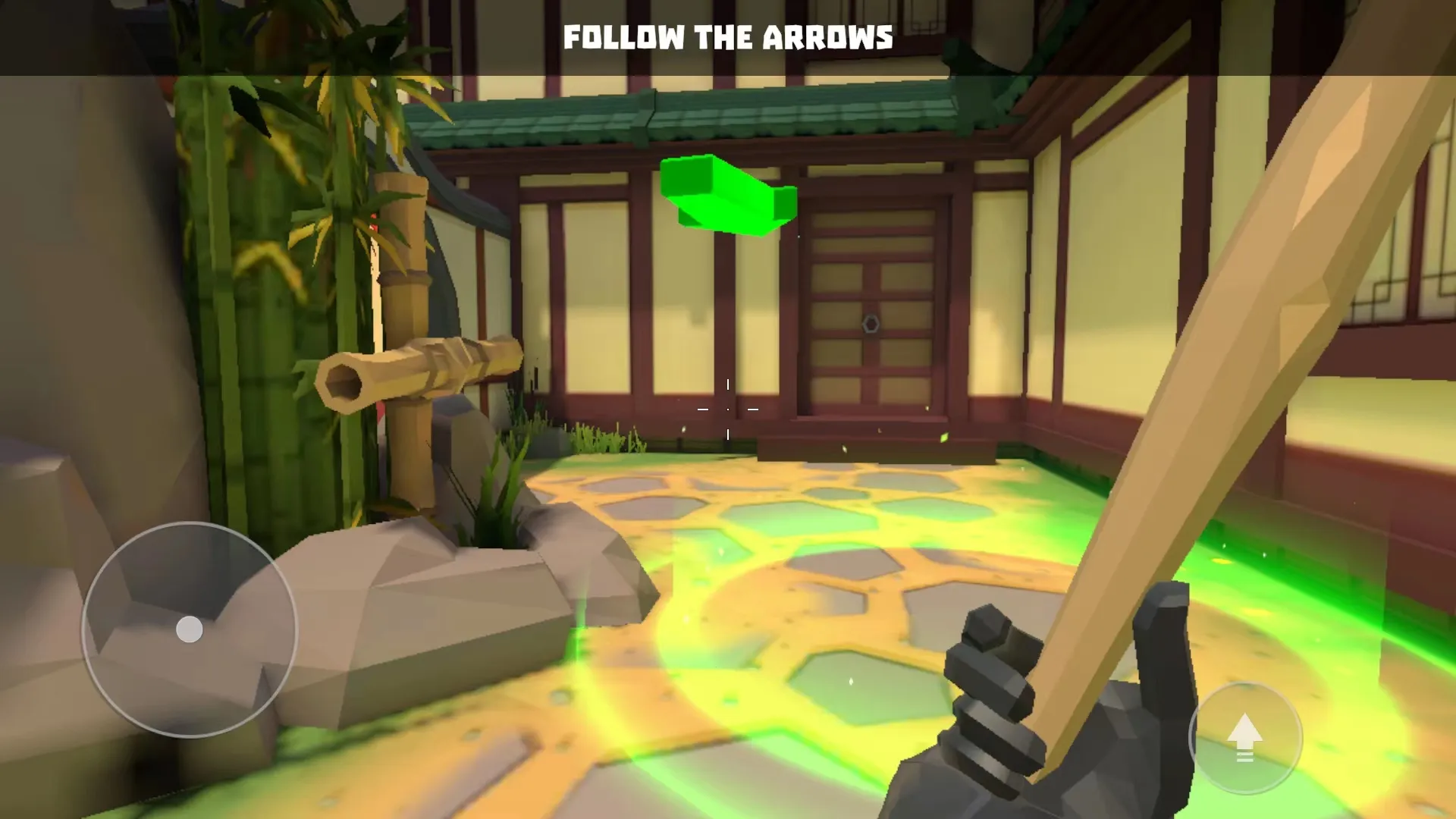Select the FOLLOW THE ARROWS banner text

728,36
